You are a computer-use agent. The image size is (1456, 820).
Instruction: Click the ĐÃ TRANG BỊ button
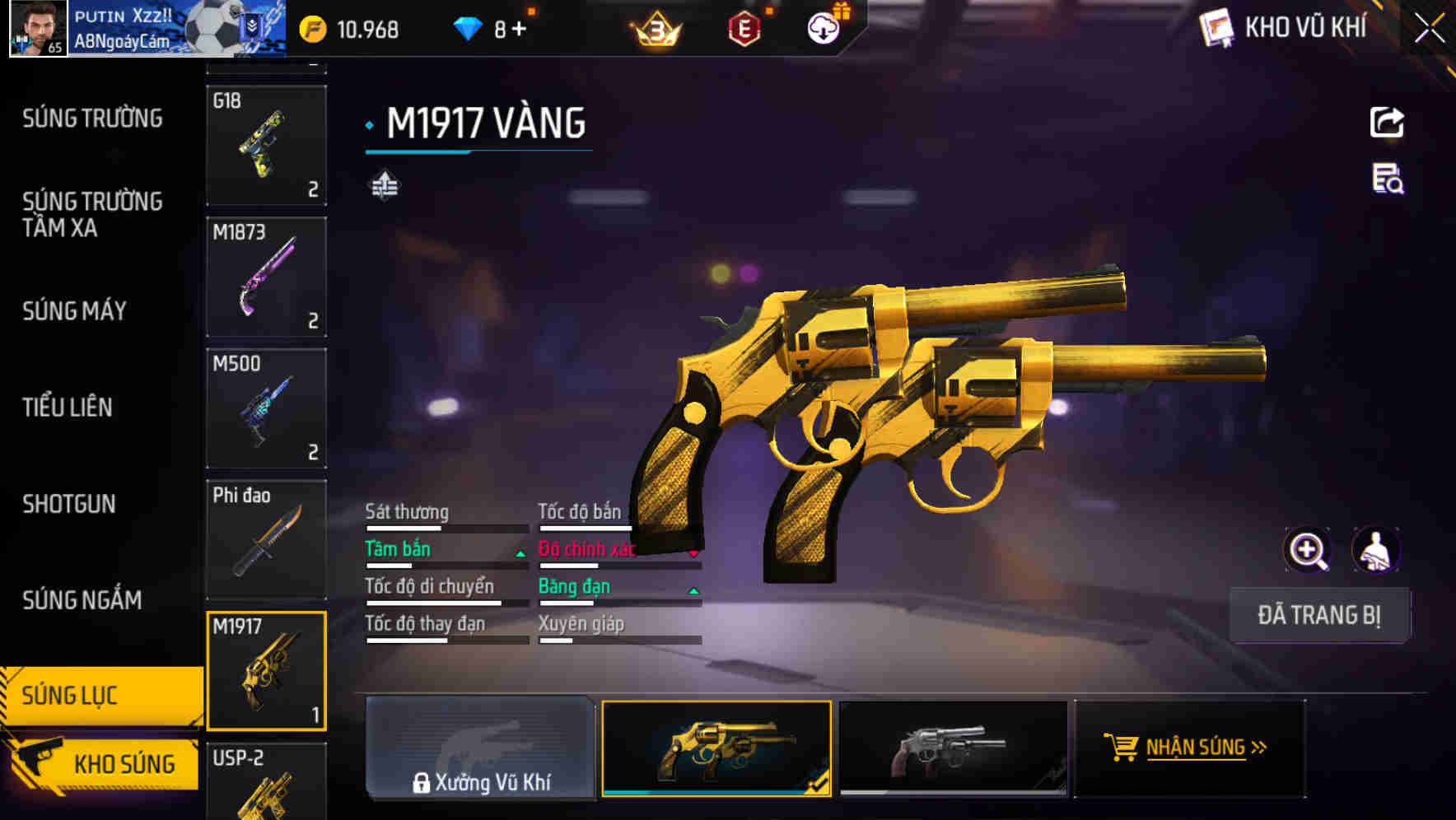[1320, 614]
